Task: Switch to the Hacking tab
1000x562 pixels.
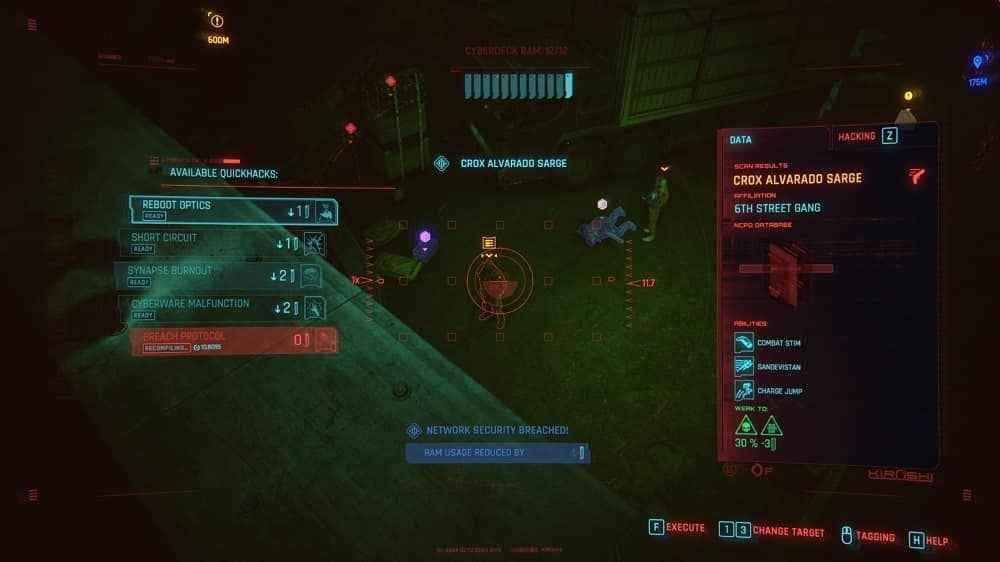Action: coord(866,136)
